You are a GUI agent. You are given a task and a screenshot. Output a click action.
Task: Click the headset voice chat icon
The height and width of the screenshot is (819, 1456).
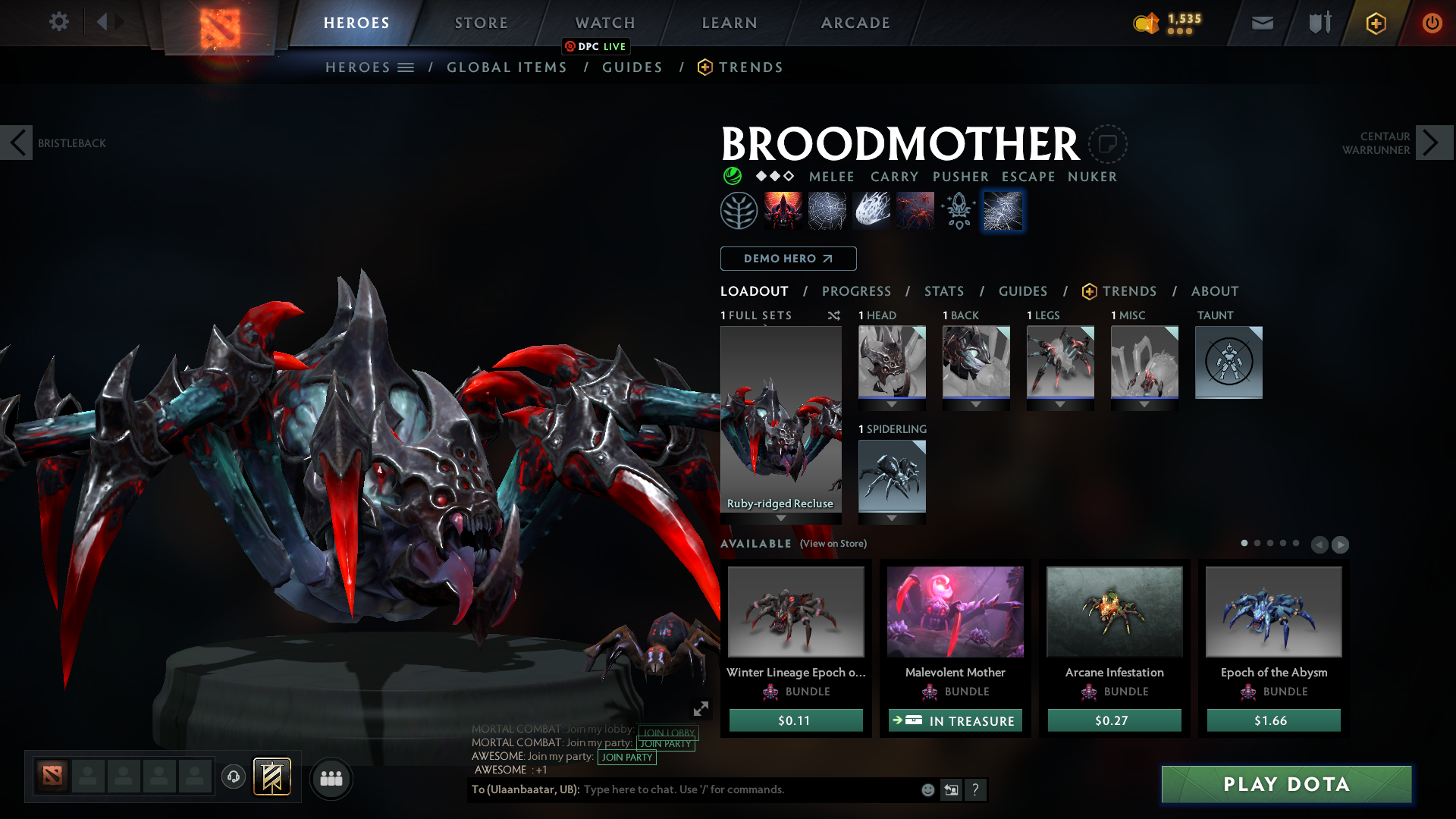[x=233, y=777]
